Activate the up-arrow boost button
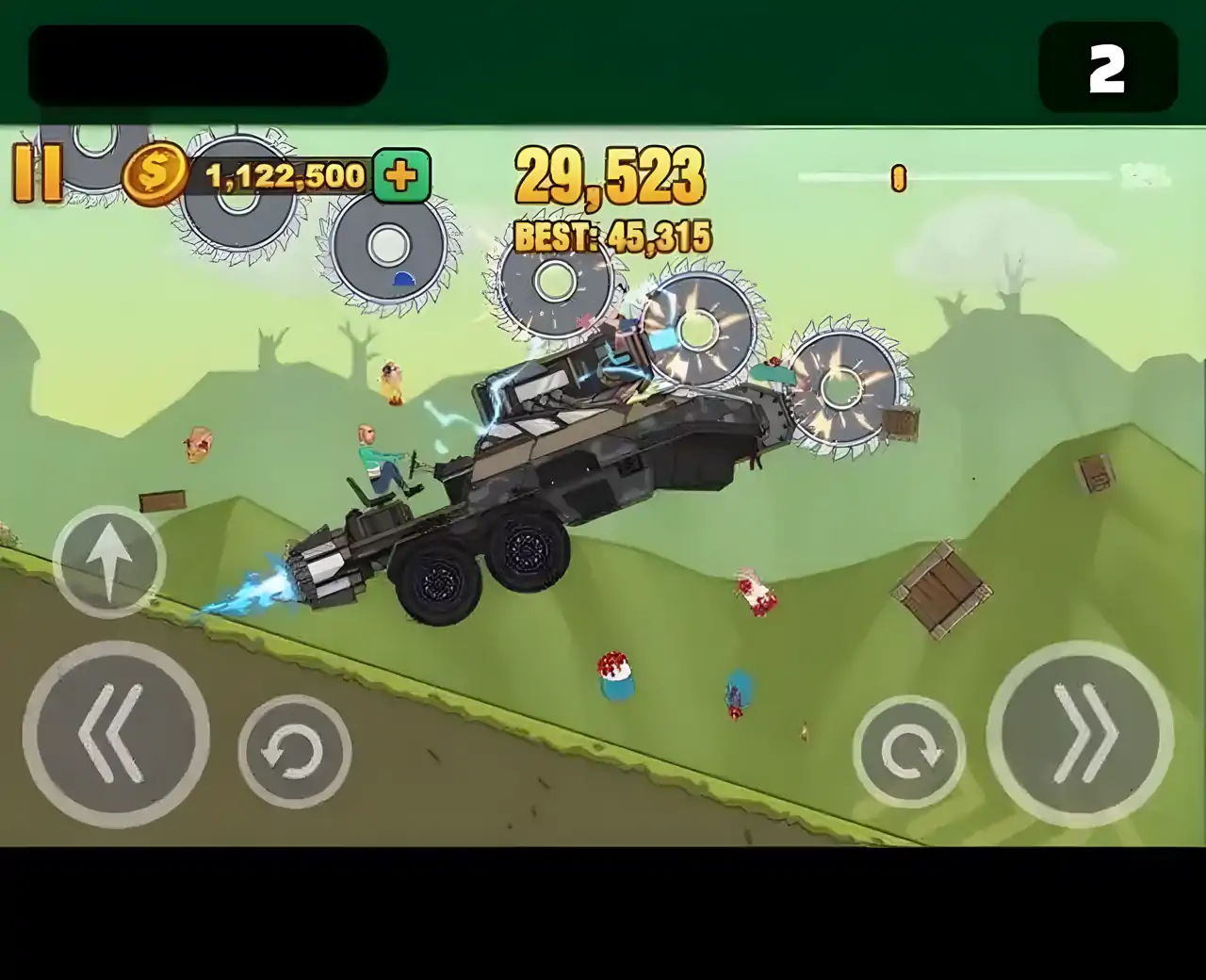 [x=109, y=563]
